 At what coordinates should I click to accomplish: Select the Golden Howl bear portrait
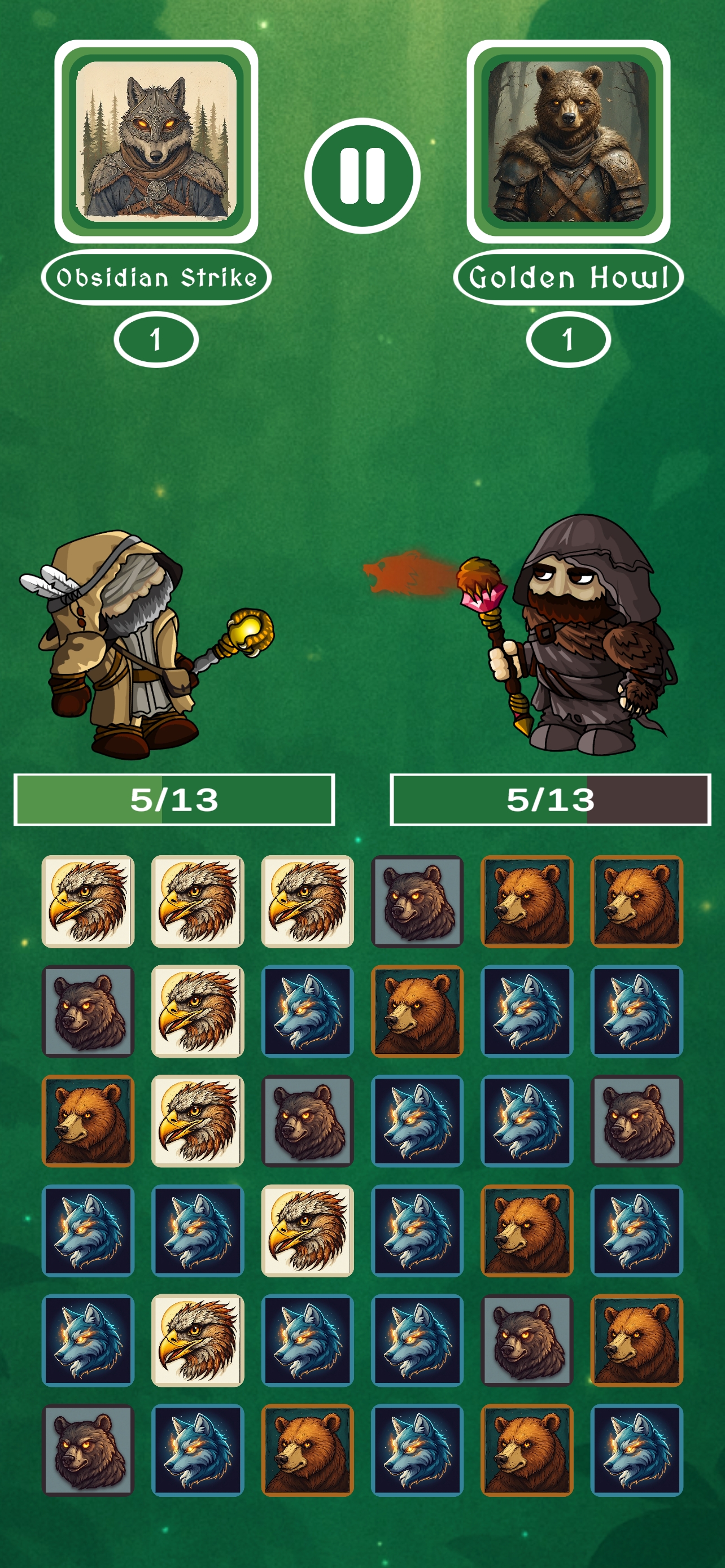tap(568, 141)
